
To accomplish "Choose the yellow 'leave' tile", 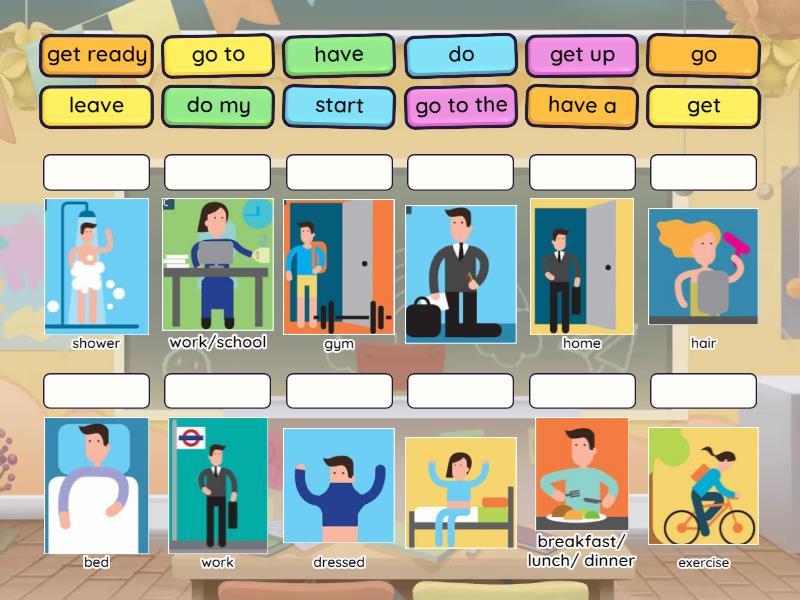I will [97, 106].
